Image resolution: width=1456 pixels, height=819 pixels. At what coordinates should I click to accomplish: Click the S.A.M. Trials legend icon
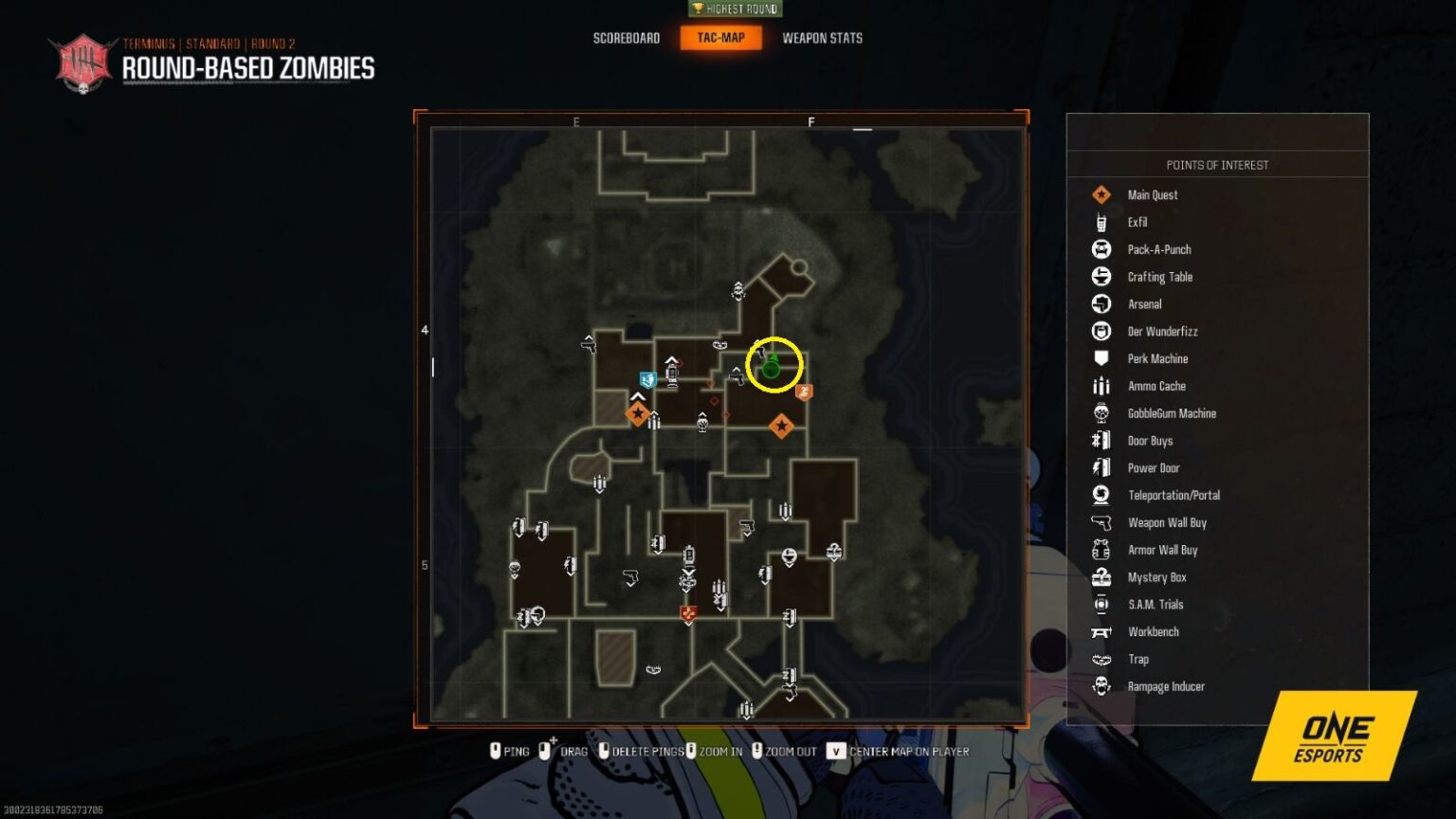point(1101,604)
